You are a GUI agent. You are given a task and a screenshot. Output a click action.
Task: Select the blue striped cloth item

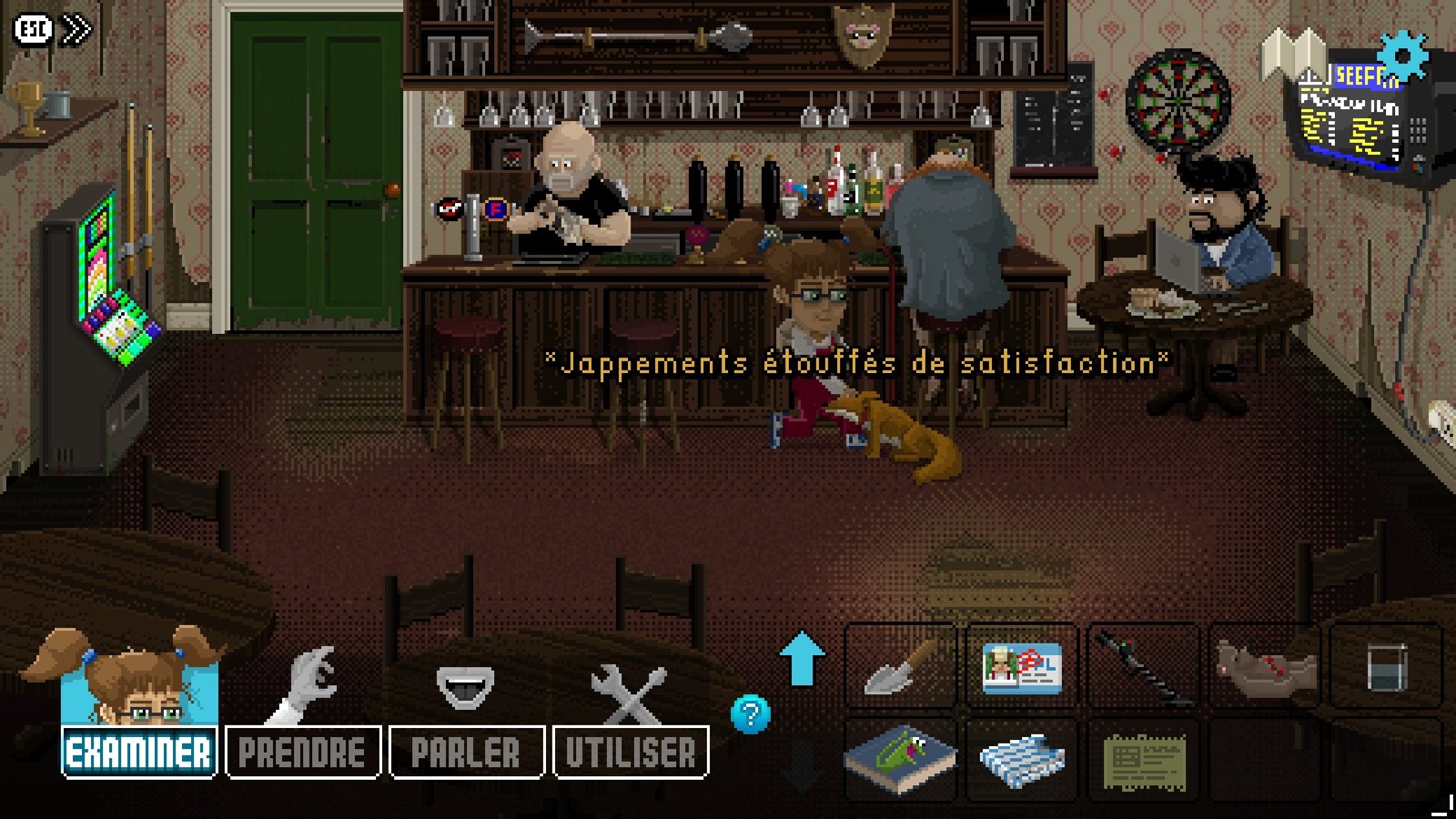coord(1021,760)
